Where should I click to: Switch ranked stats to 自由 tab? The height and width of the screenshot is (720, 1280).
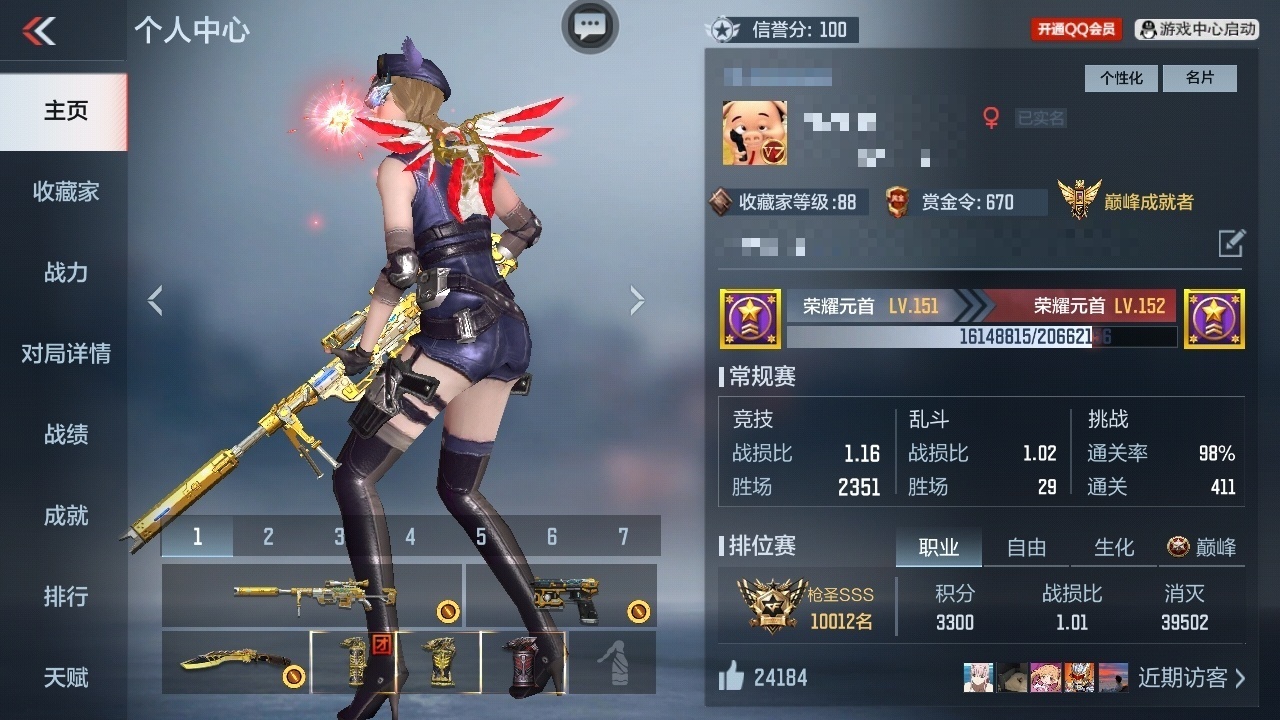(1026, 547)
